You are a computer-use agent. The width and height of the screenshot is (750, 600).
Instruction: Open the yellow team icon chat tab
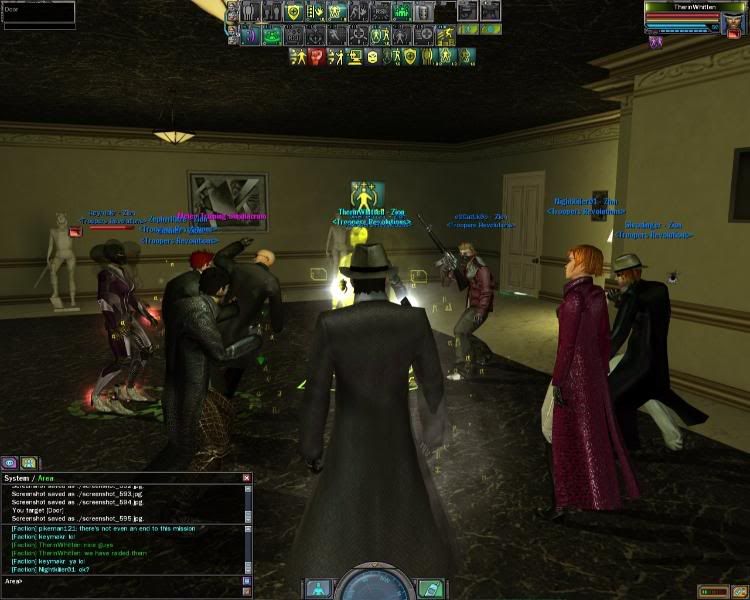tap(29, 463)
